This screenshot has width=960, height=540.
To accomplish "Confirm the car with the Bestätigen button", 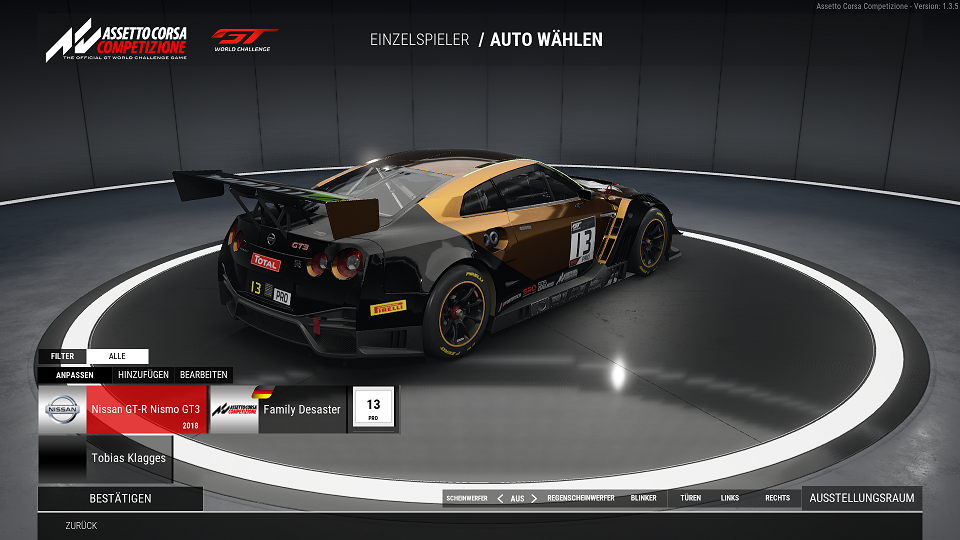I will point(120,498).
